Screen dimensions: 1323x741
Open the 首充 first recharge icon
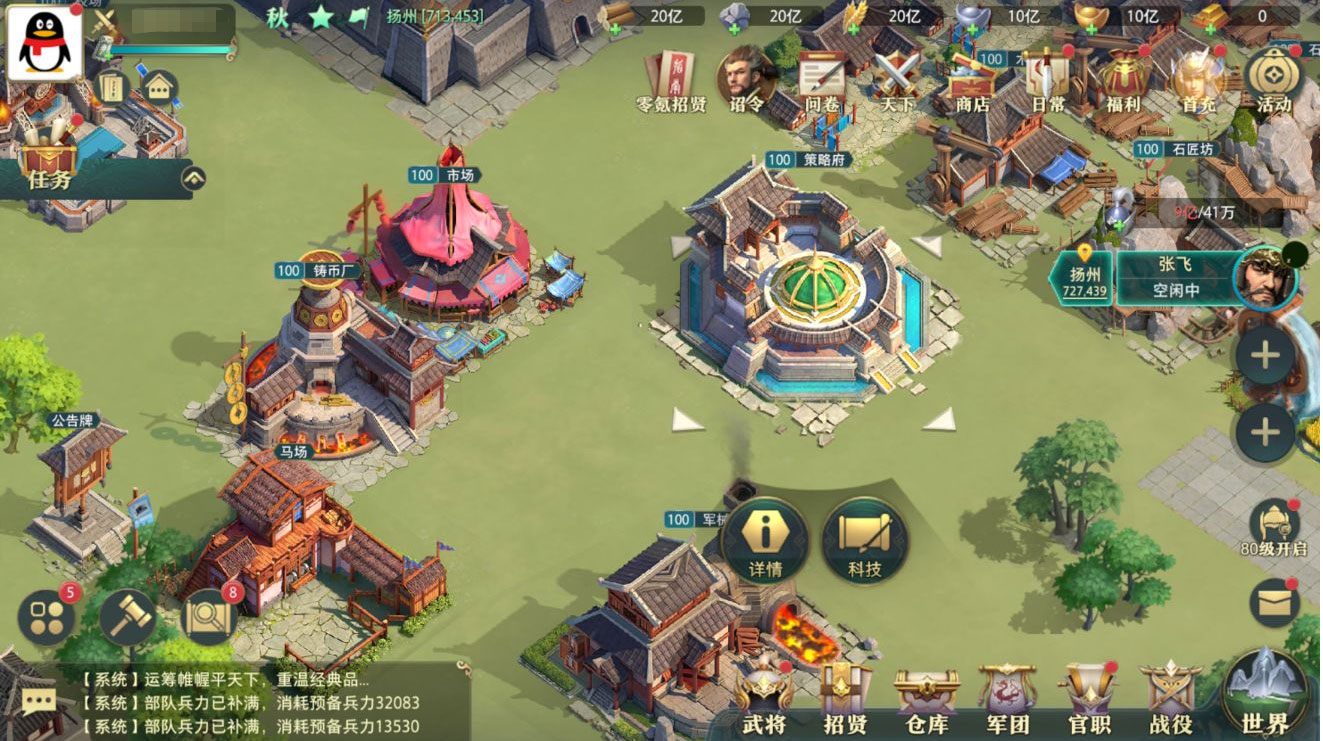tap(1197, 79)
